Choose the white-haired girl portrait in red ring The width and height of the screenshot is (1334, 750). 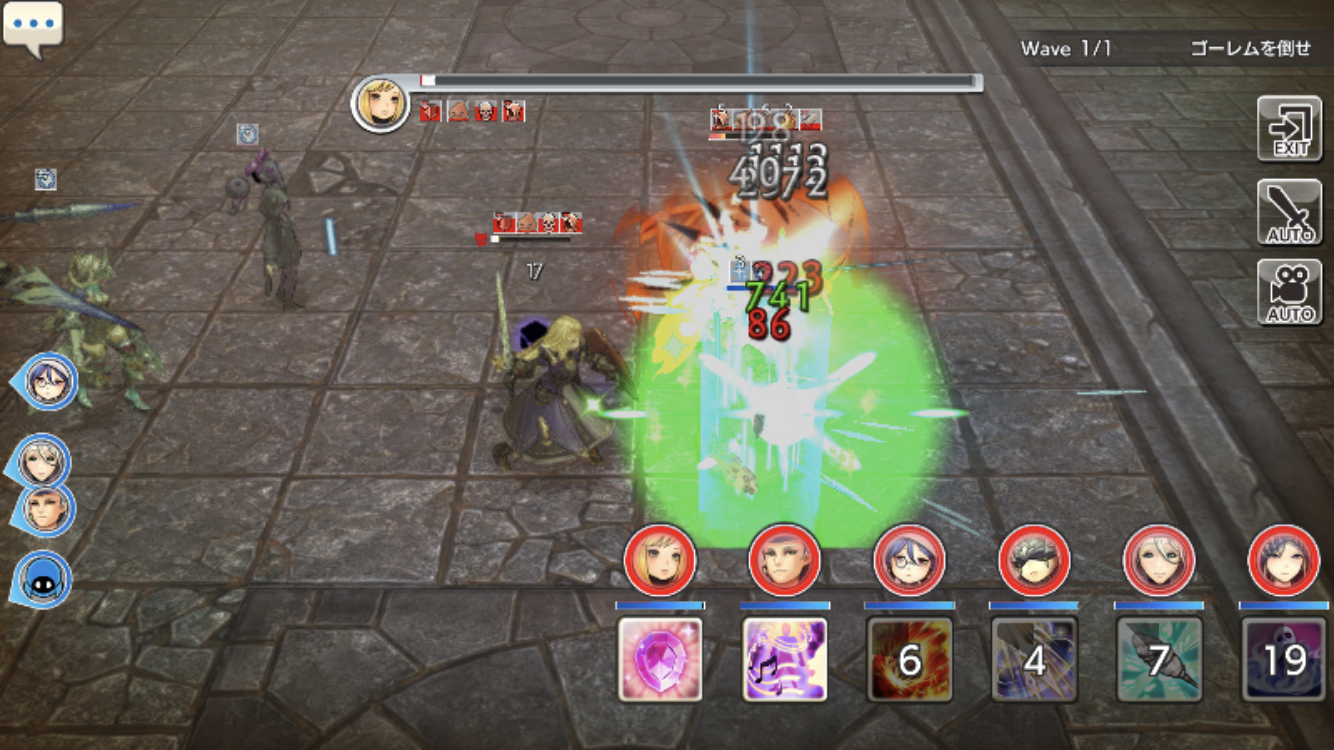point(1159,560)
